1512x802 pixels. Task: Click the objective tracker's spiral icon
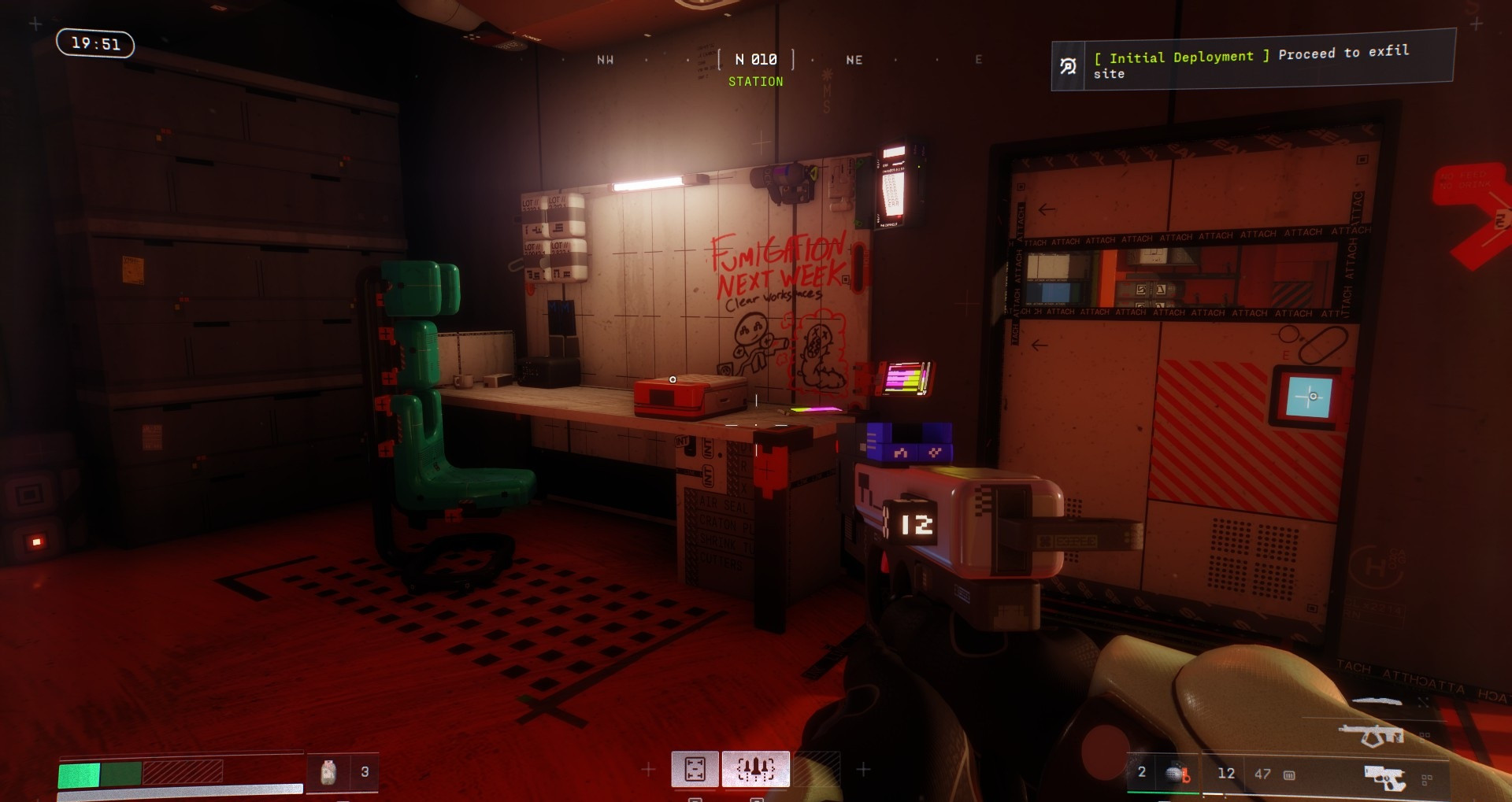1069,67
